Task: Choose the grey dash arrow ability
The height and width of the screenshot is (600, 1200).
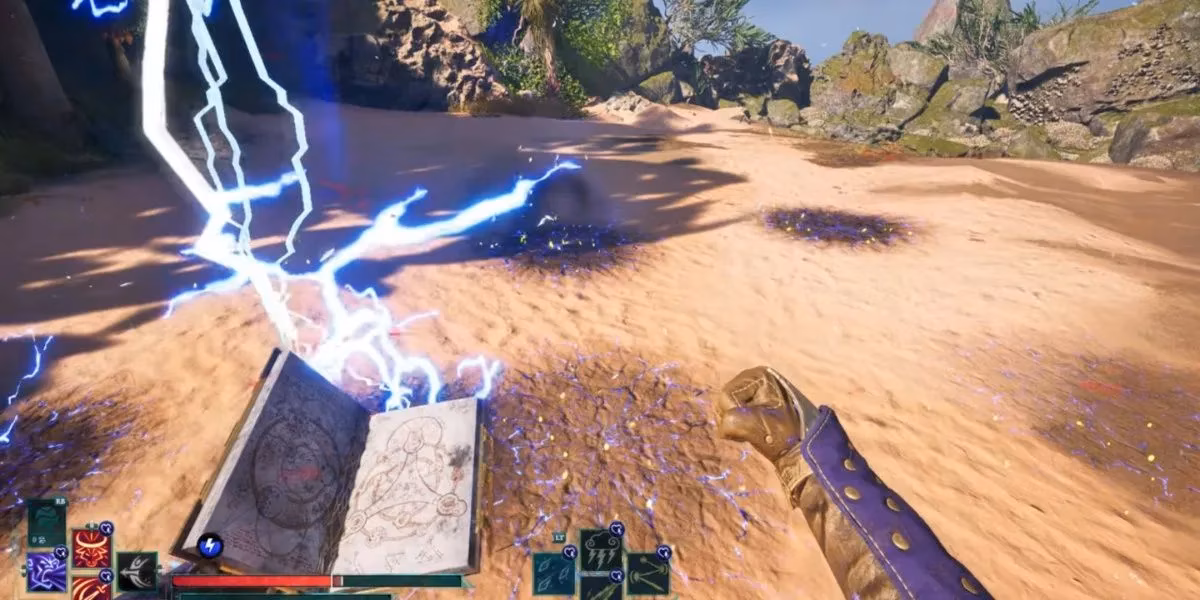Action: tap(137, 571)
